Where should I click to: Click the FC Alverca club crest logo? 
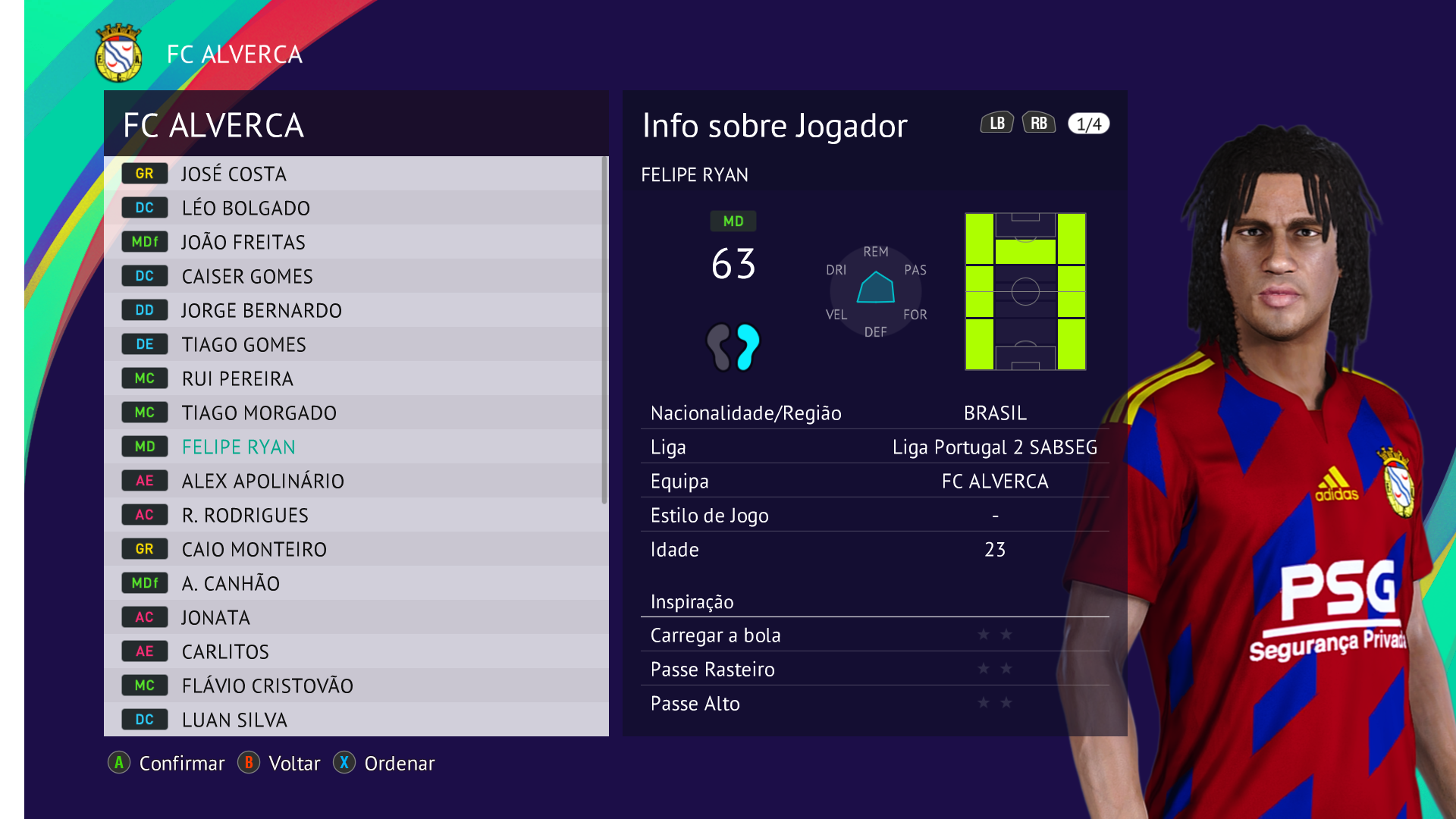click(x=118, y=54)
